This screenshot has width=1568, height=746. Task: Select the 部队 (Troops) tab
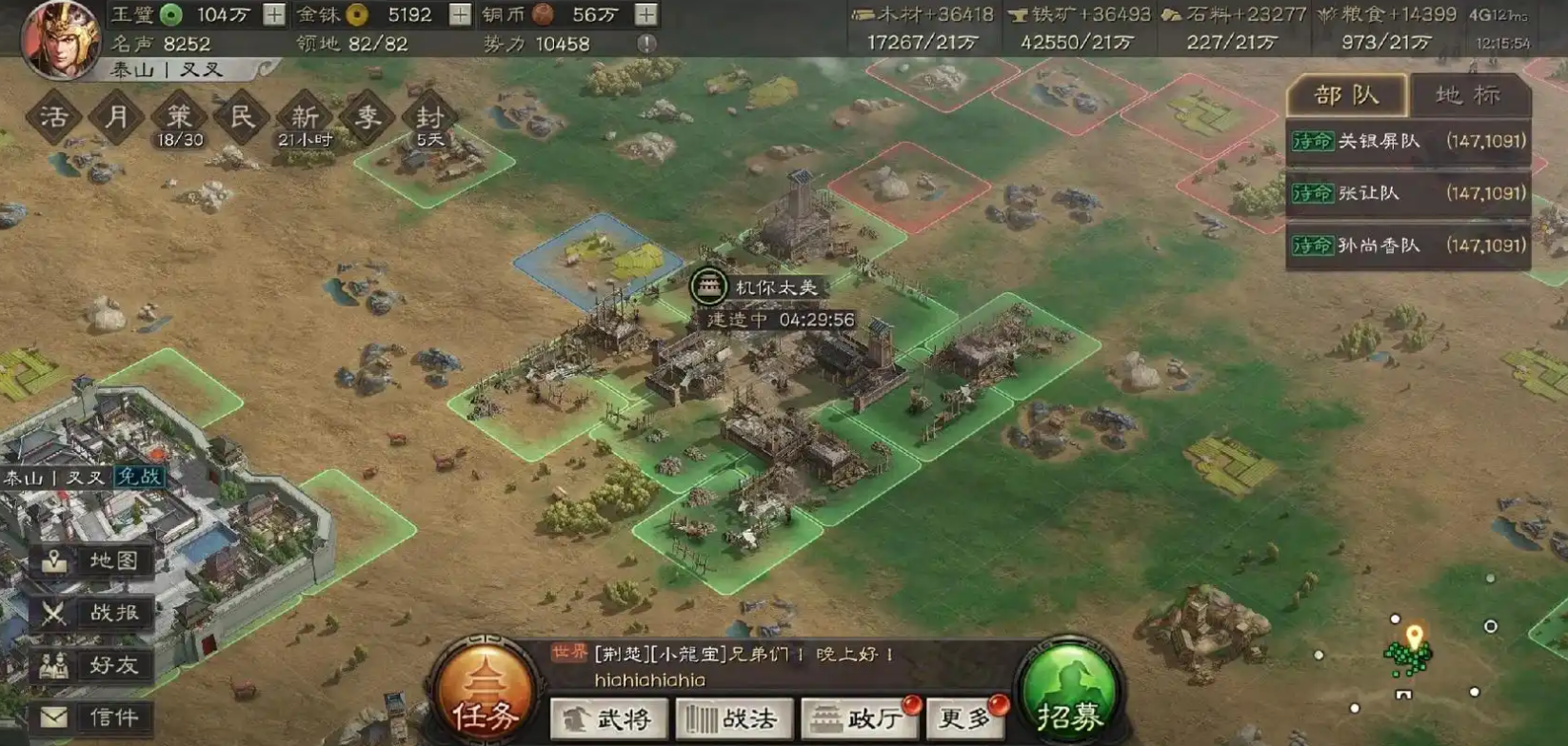click(1346, 95)
